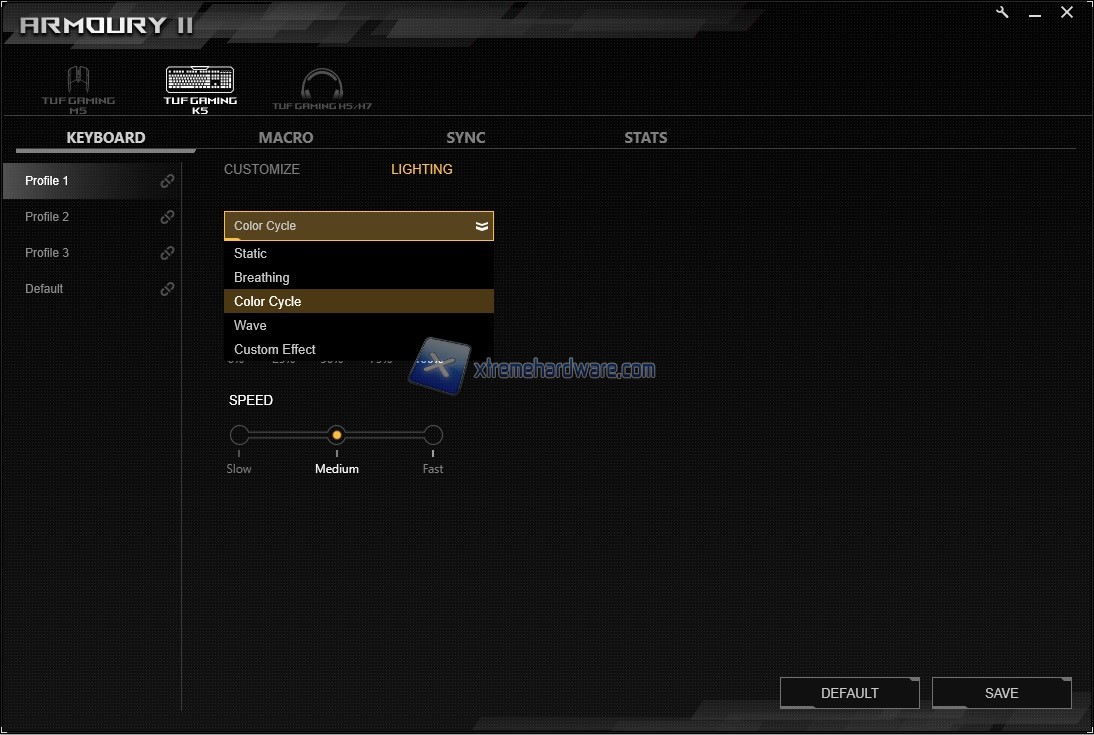Open the SYNC tab
The height and width of the screenshot is (735, 1094).
pos(466,138)
